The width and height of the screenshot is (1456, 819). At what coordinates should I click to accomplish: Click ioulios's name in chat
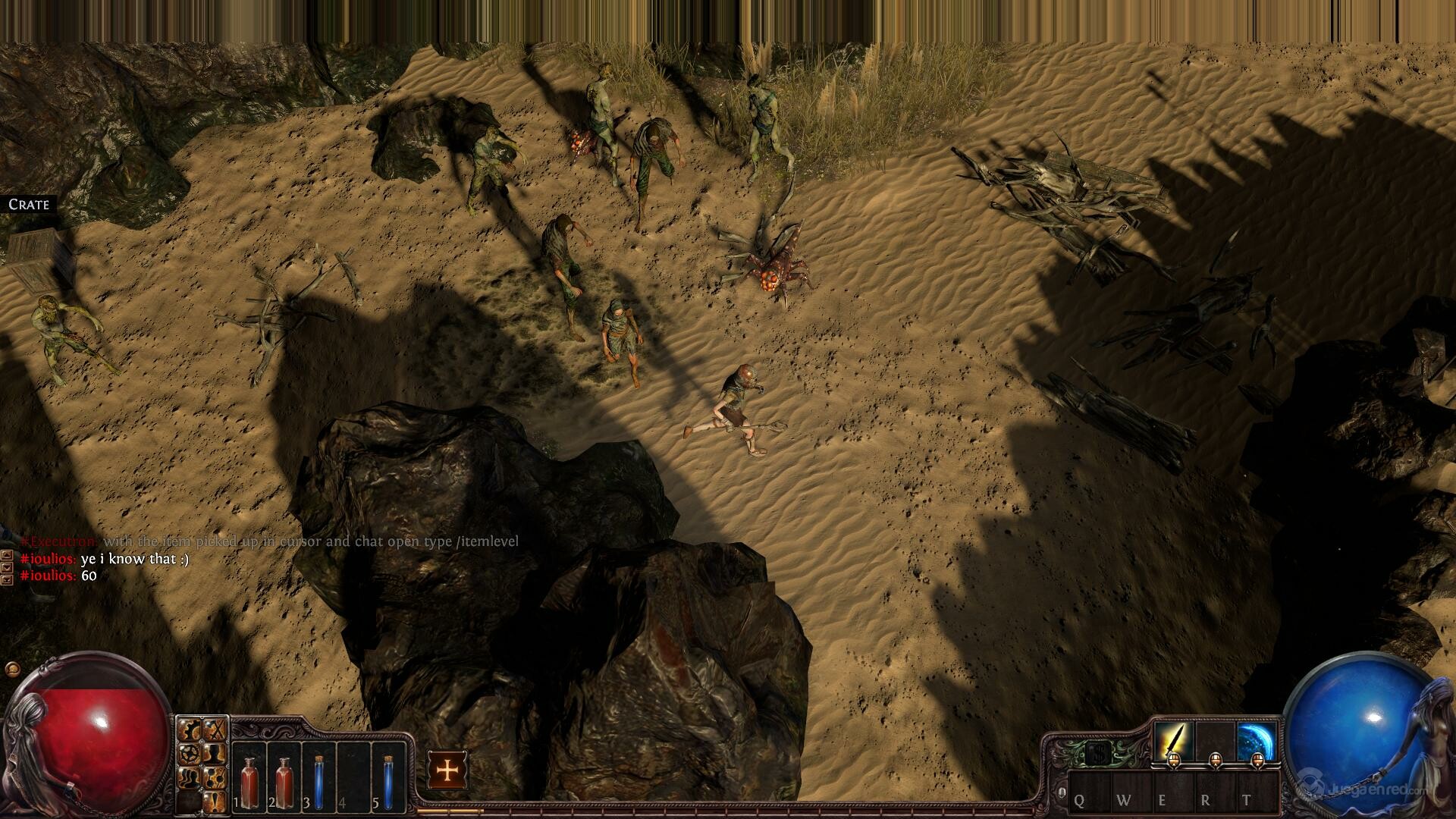tap(49, 559)
